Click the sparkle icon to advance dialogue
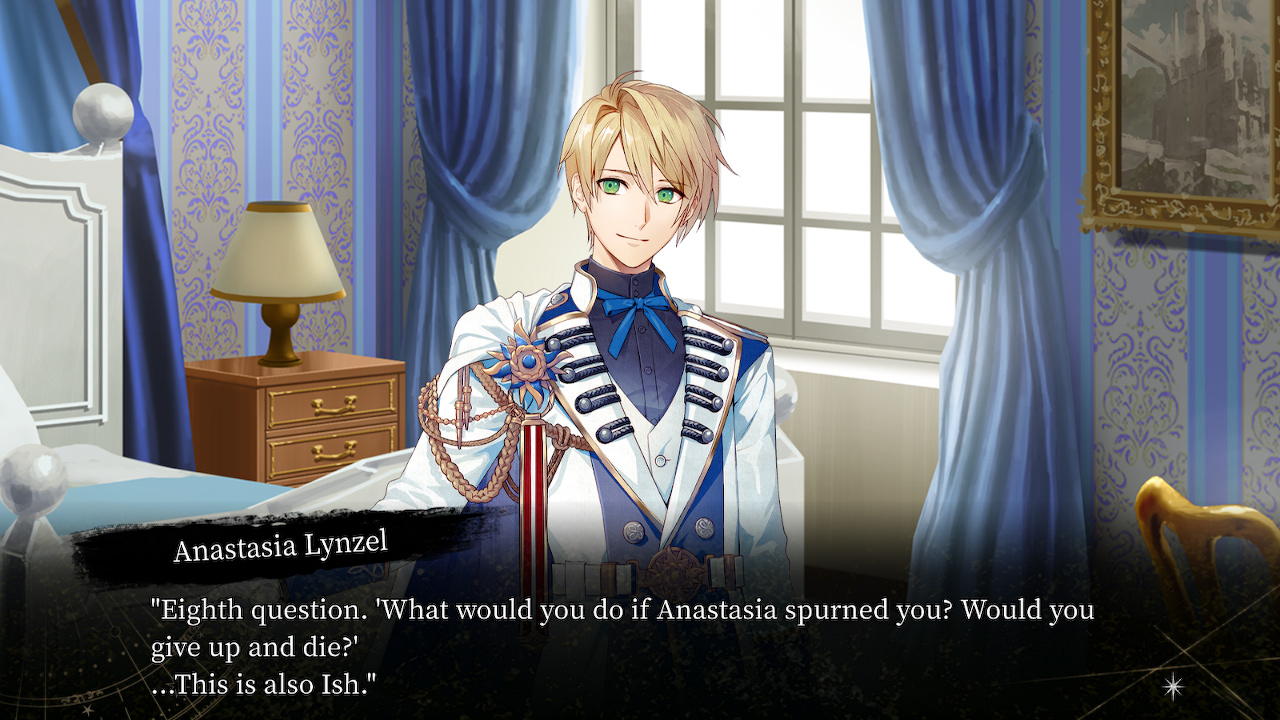This screenshot has height=720, width=1280. pyautogui.click(x=1173, y=686)
